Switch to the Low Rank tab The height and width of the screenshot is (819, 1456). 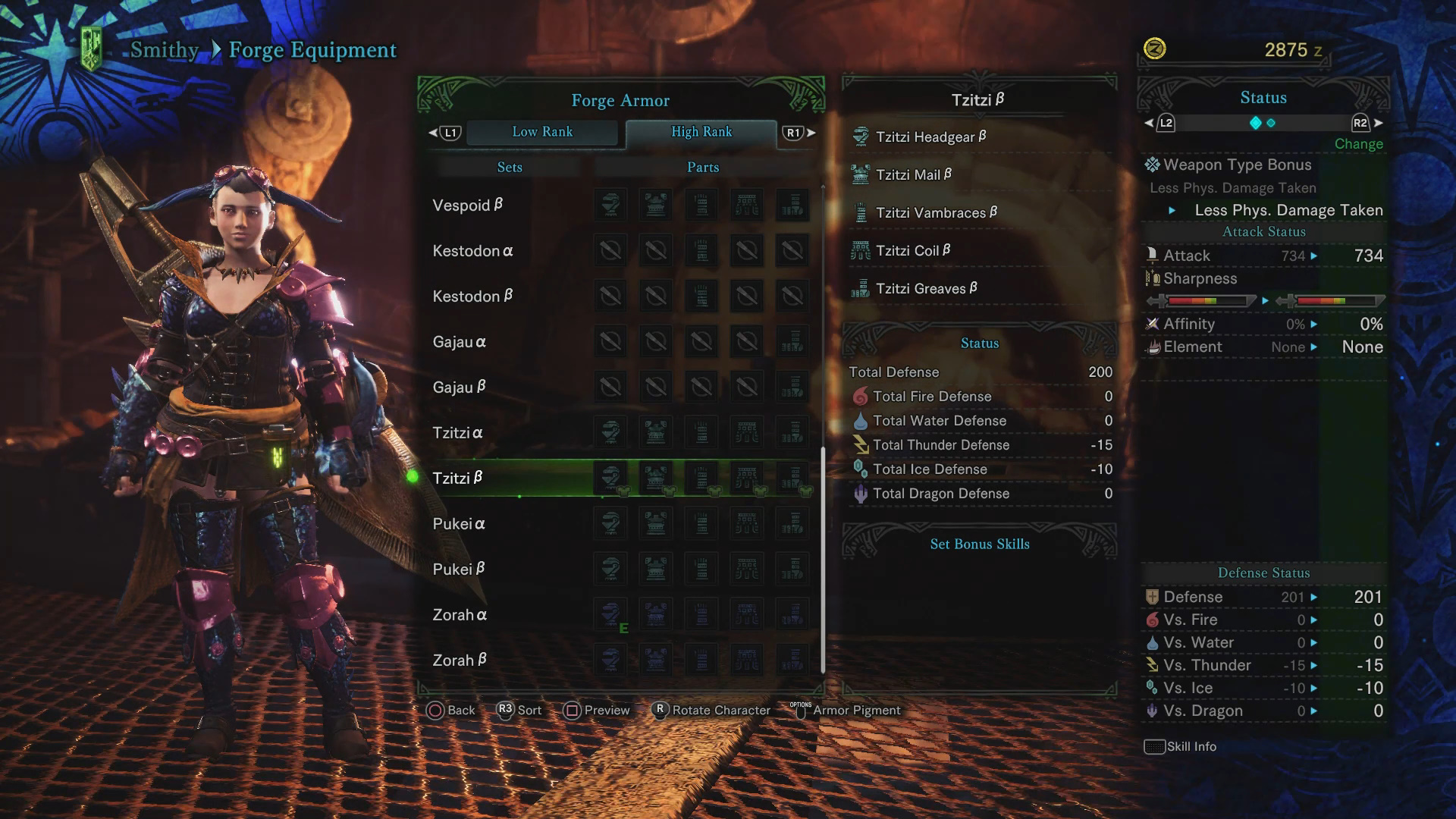tap(543, 132)
